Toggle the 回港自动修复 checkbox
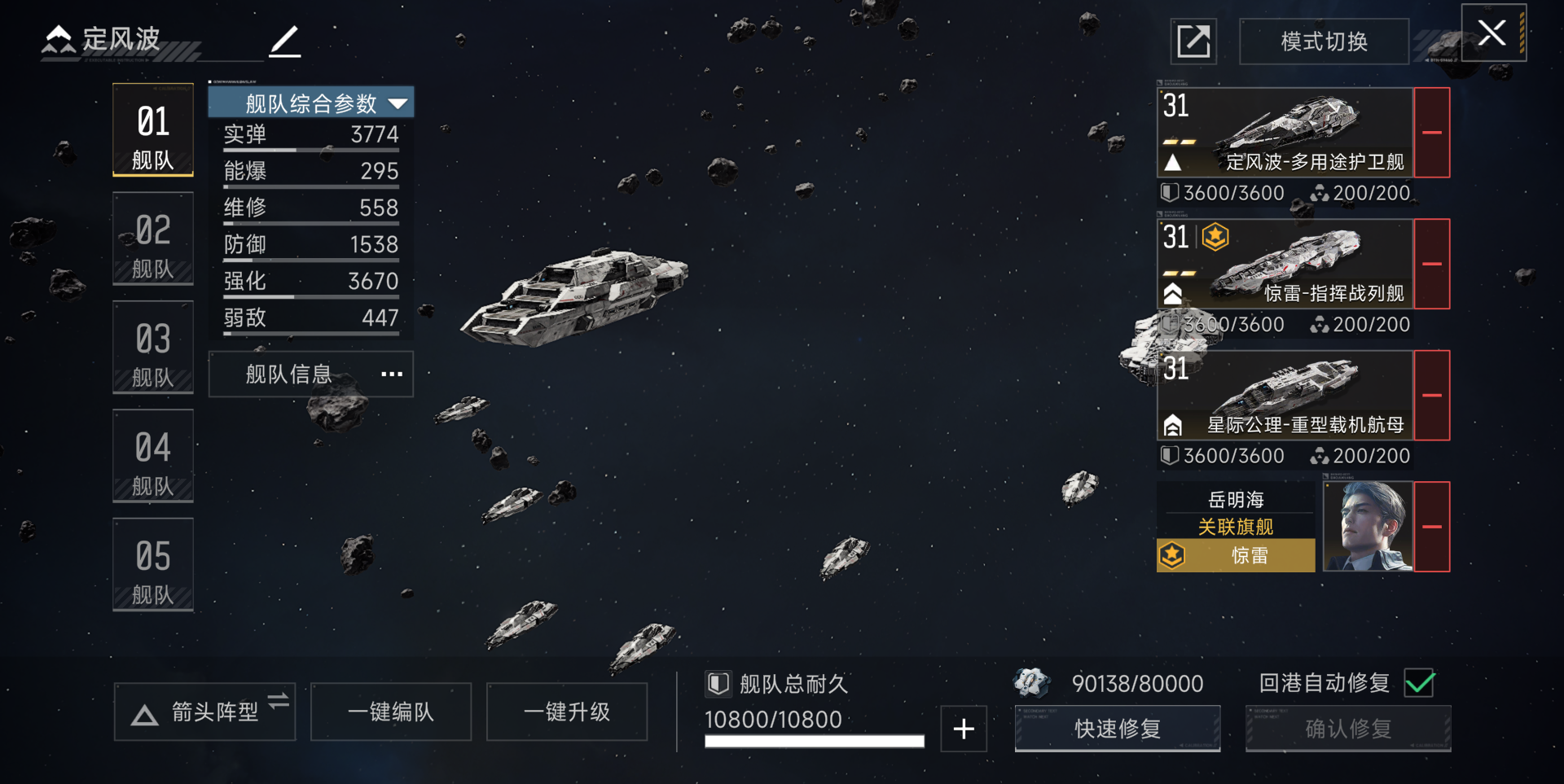1564x784 pixels. tap(1420, 683)
